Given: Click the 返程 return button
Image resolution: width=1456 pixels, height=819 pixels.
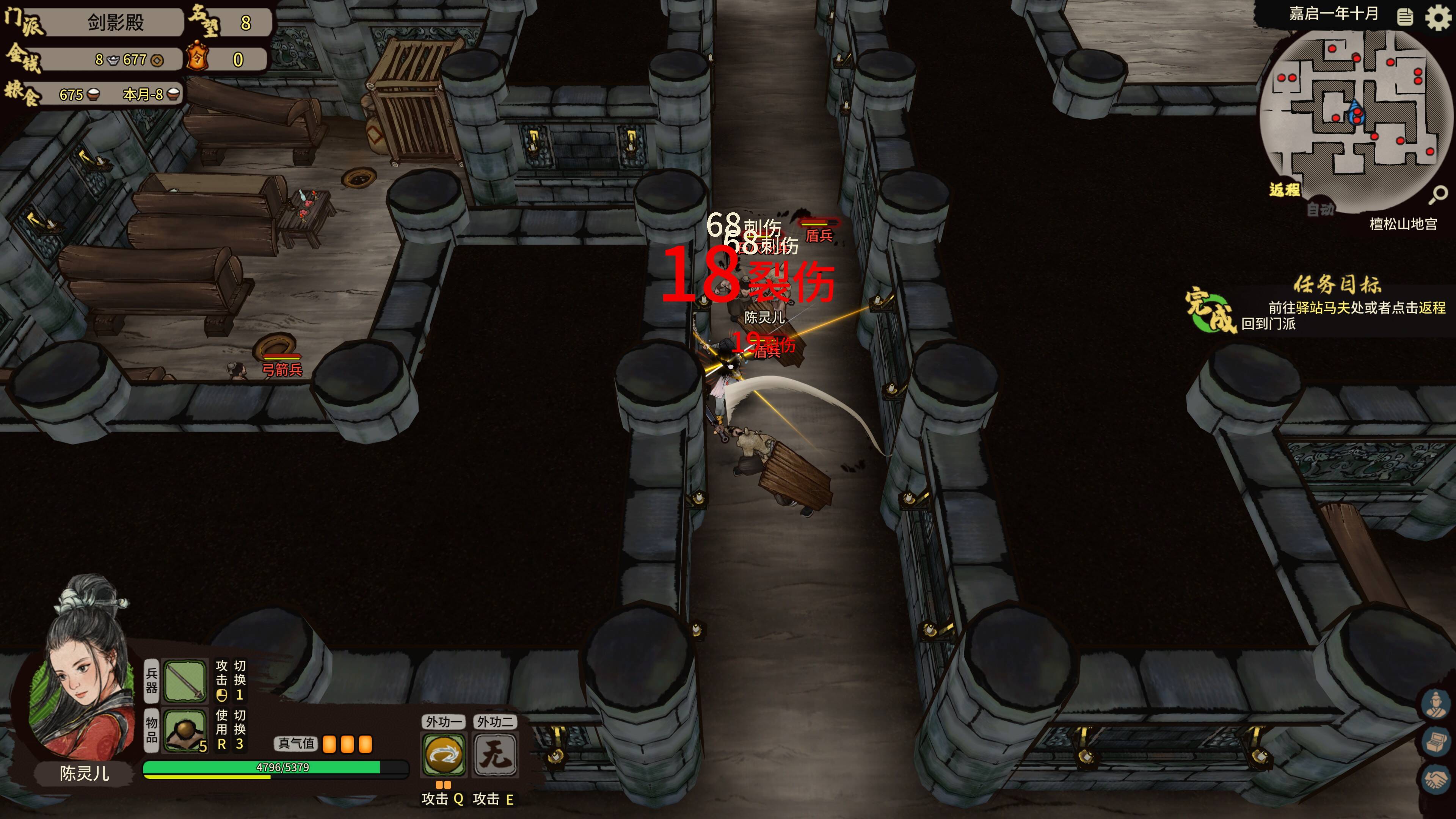Looking at the screenshot, I should pyautogui.click(x=1284, y=190).
